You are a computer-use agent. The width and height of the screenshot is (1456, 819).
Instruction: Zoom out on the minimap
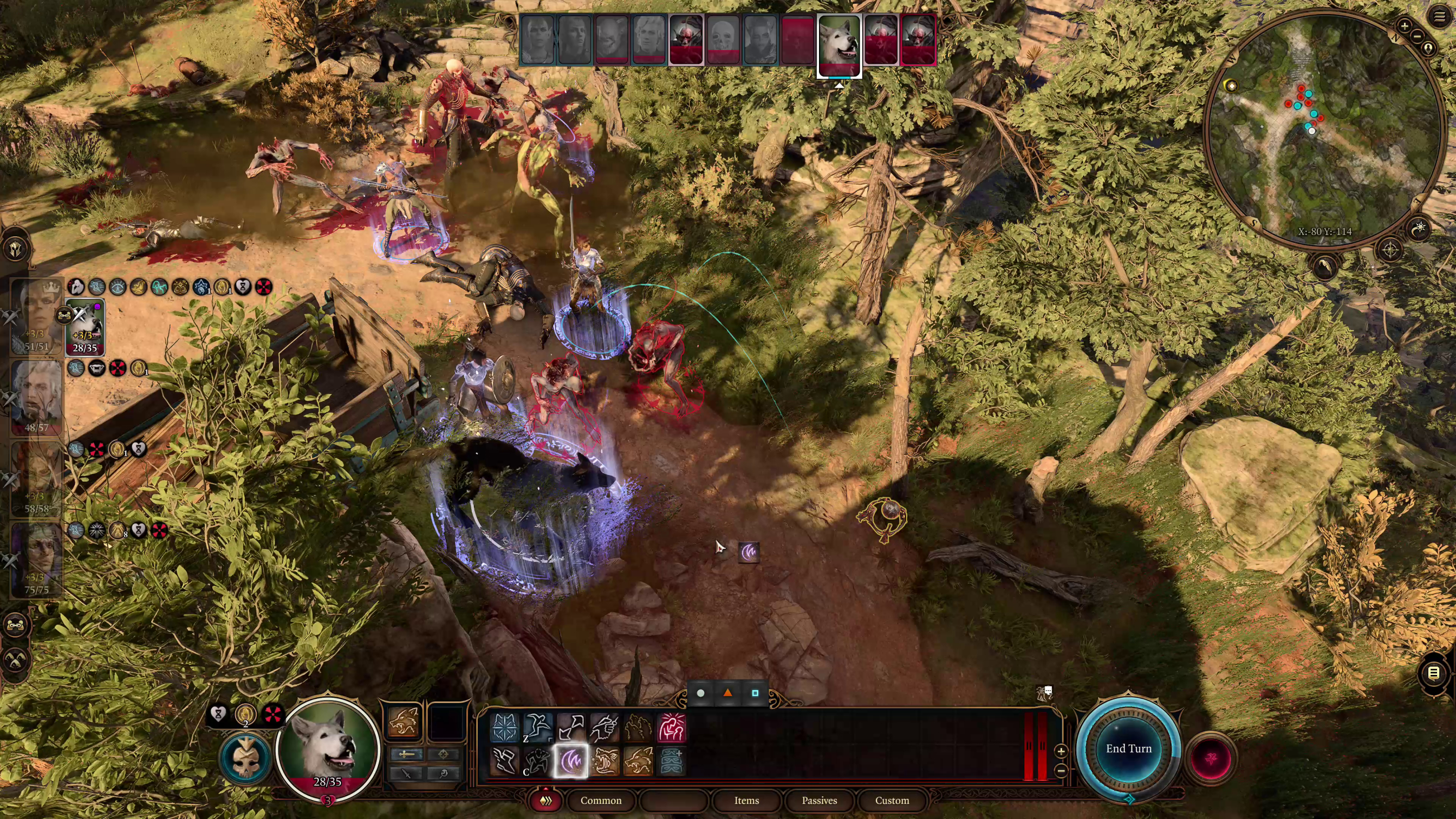(1418, 36)
